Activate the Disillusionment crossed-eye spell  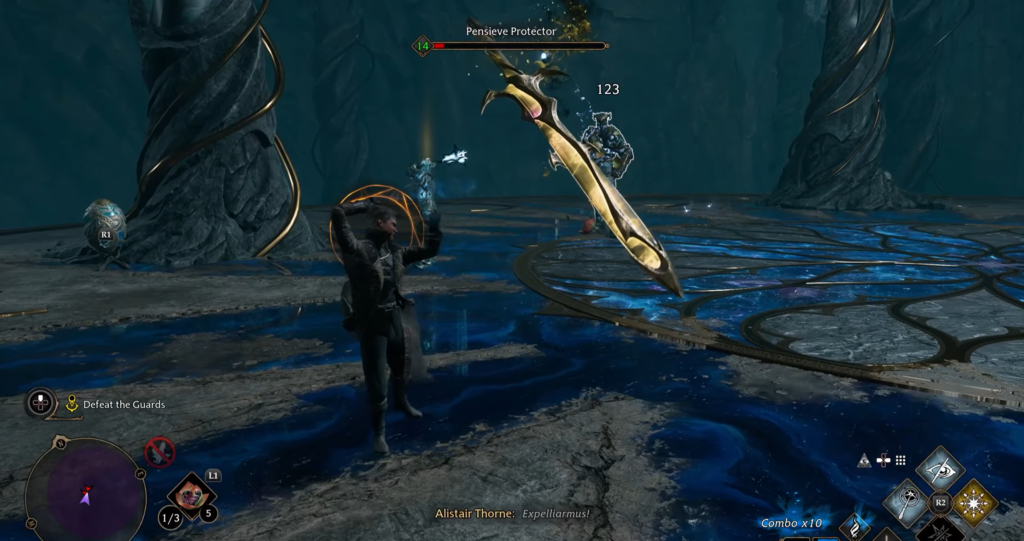pos(940,469)
